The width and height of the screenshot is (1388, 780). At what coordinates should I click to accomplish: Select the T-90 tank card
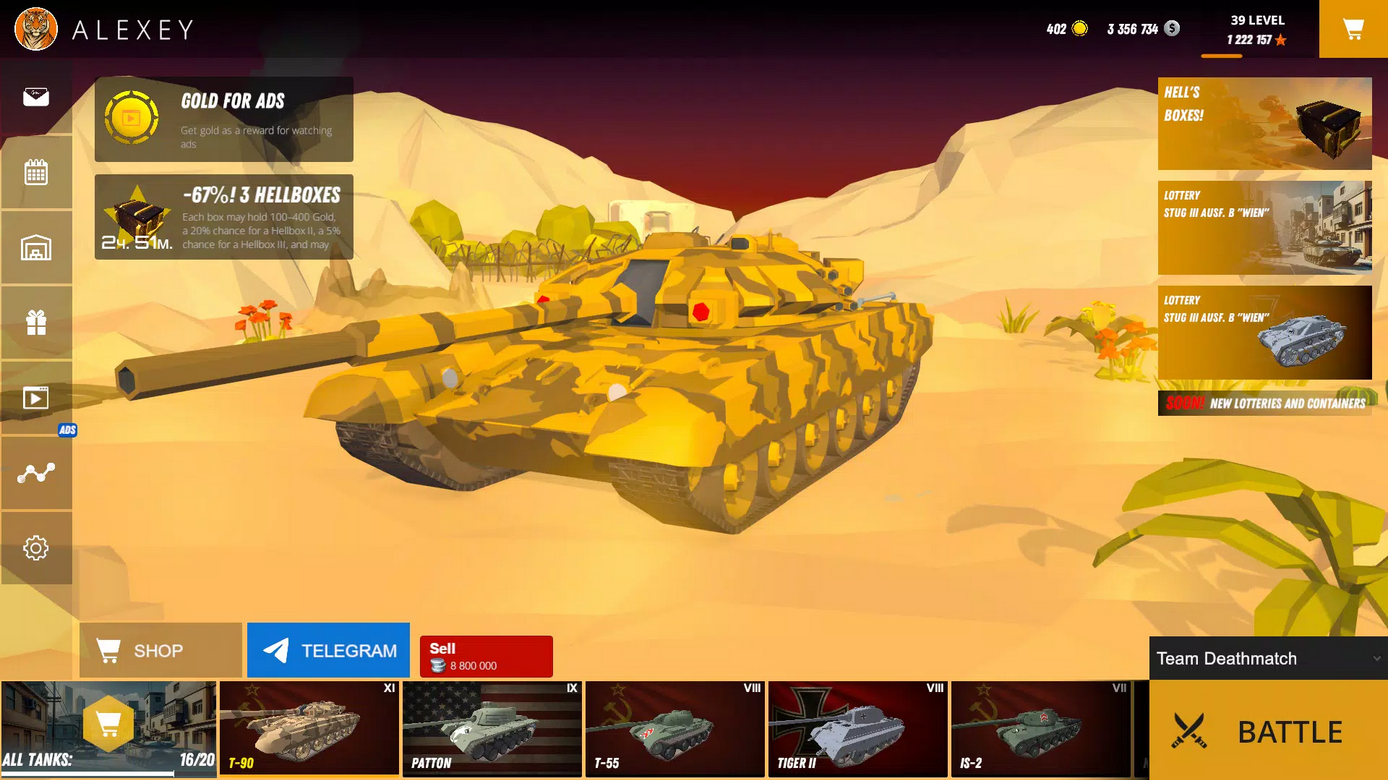click(309, 728)
